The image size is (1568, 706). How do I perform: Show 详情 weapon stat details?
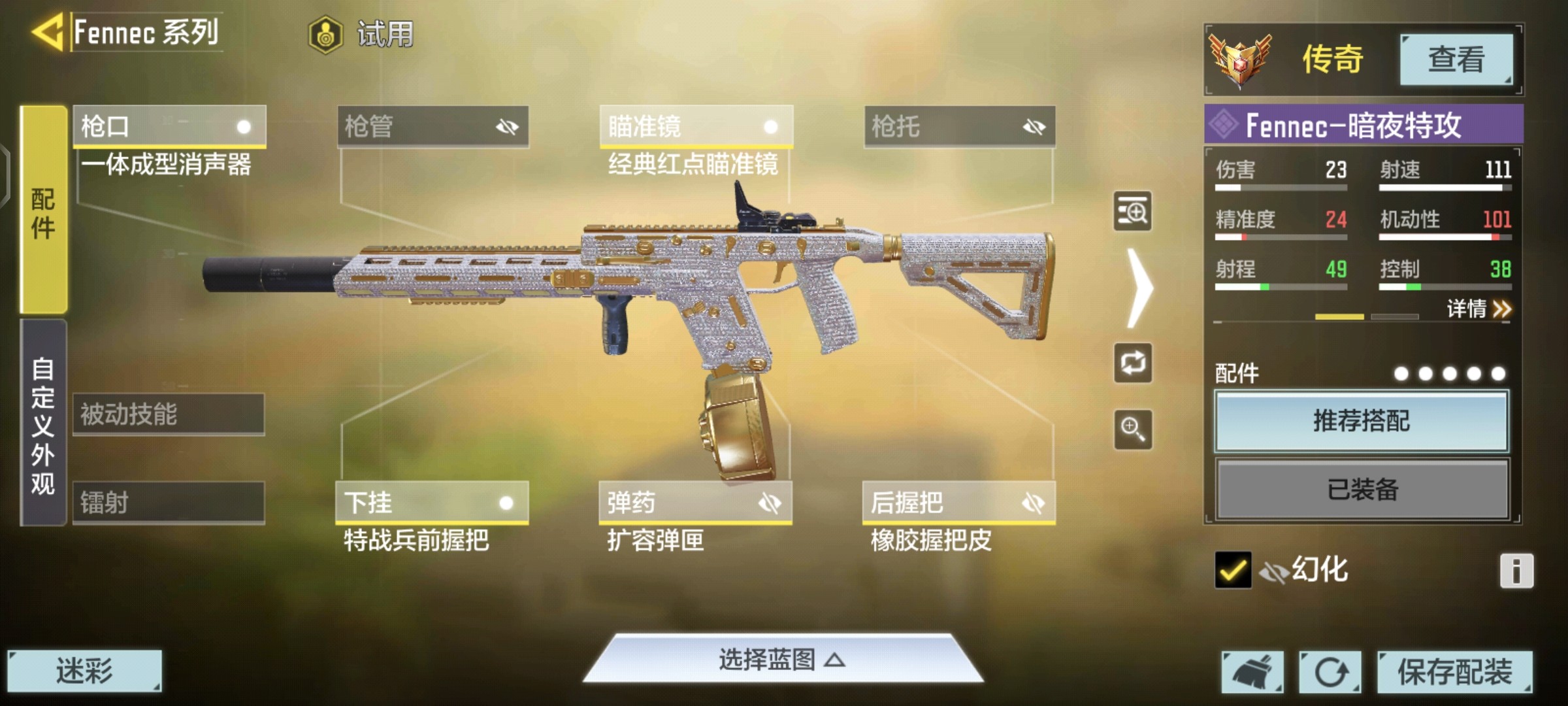(1478, 309)
